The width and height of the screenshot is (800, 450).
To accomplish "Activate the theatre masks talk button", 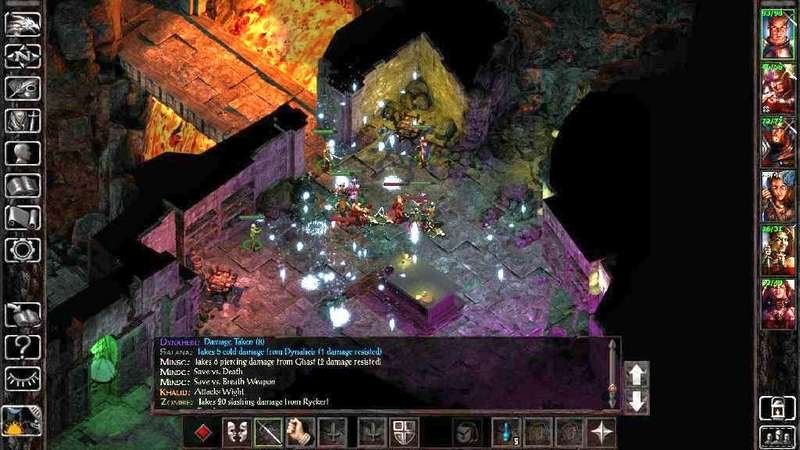I will coord(237,431).
